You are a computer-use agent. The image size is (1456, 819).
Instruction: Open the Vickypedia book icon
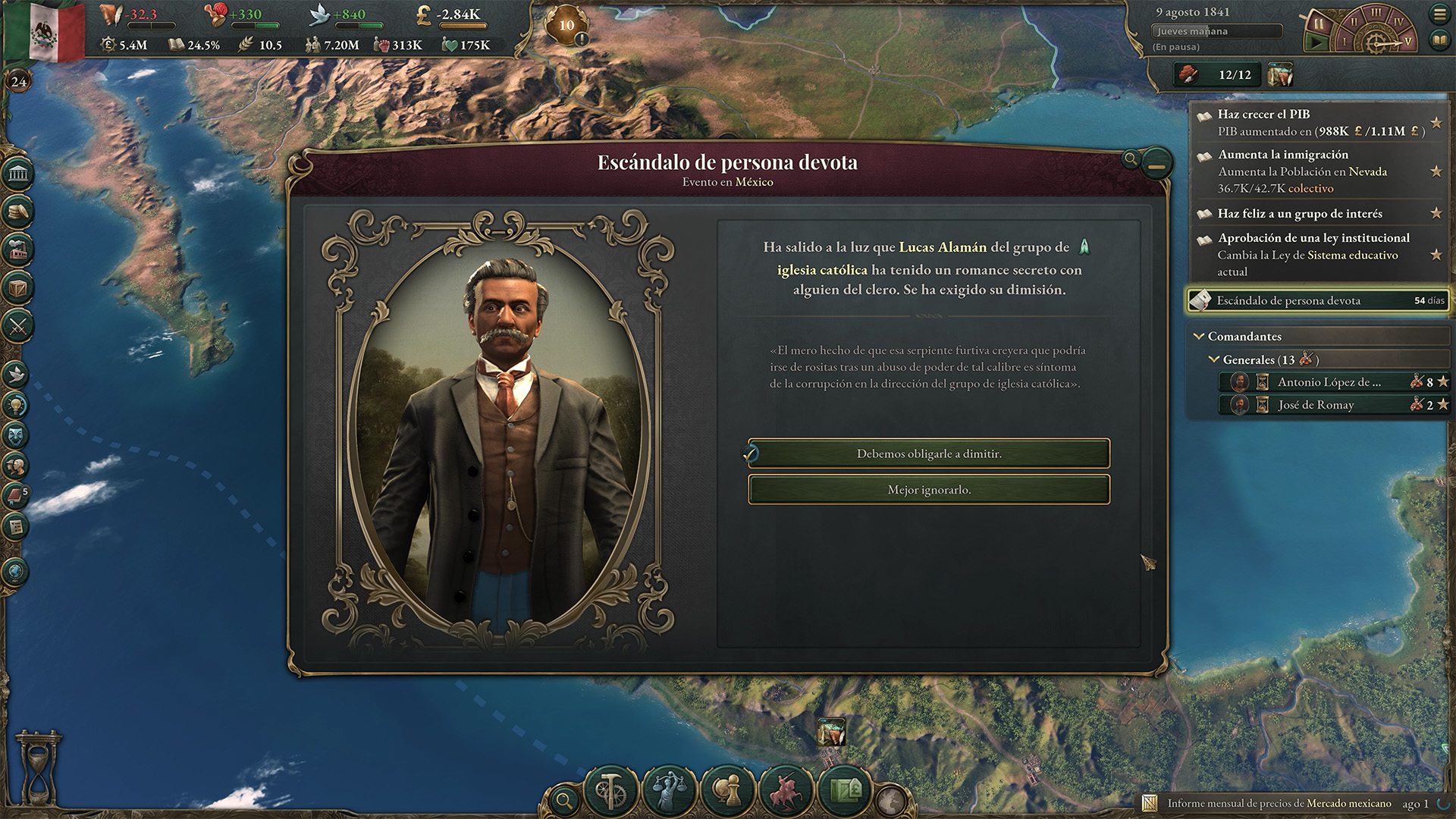[x=1439, y=39]
